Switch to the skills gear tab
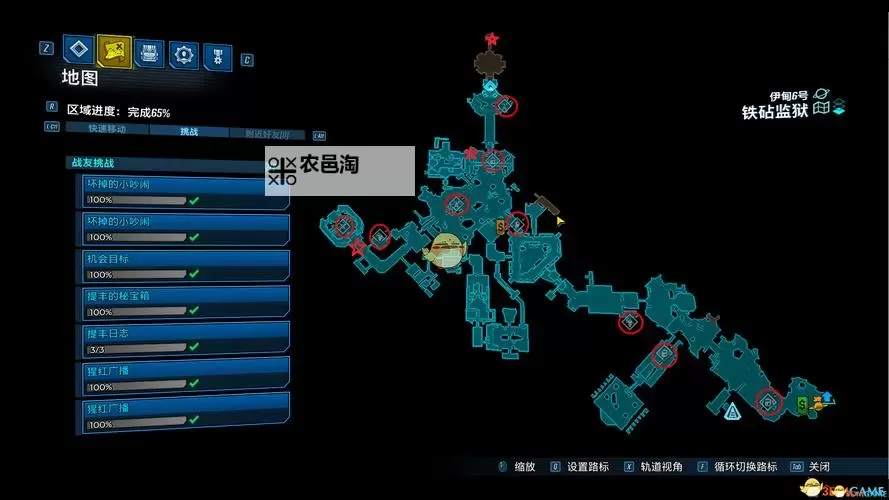Viewport: 889px width, 500px height. [x=184, y=54]
